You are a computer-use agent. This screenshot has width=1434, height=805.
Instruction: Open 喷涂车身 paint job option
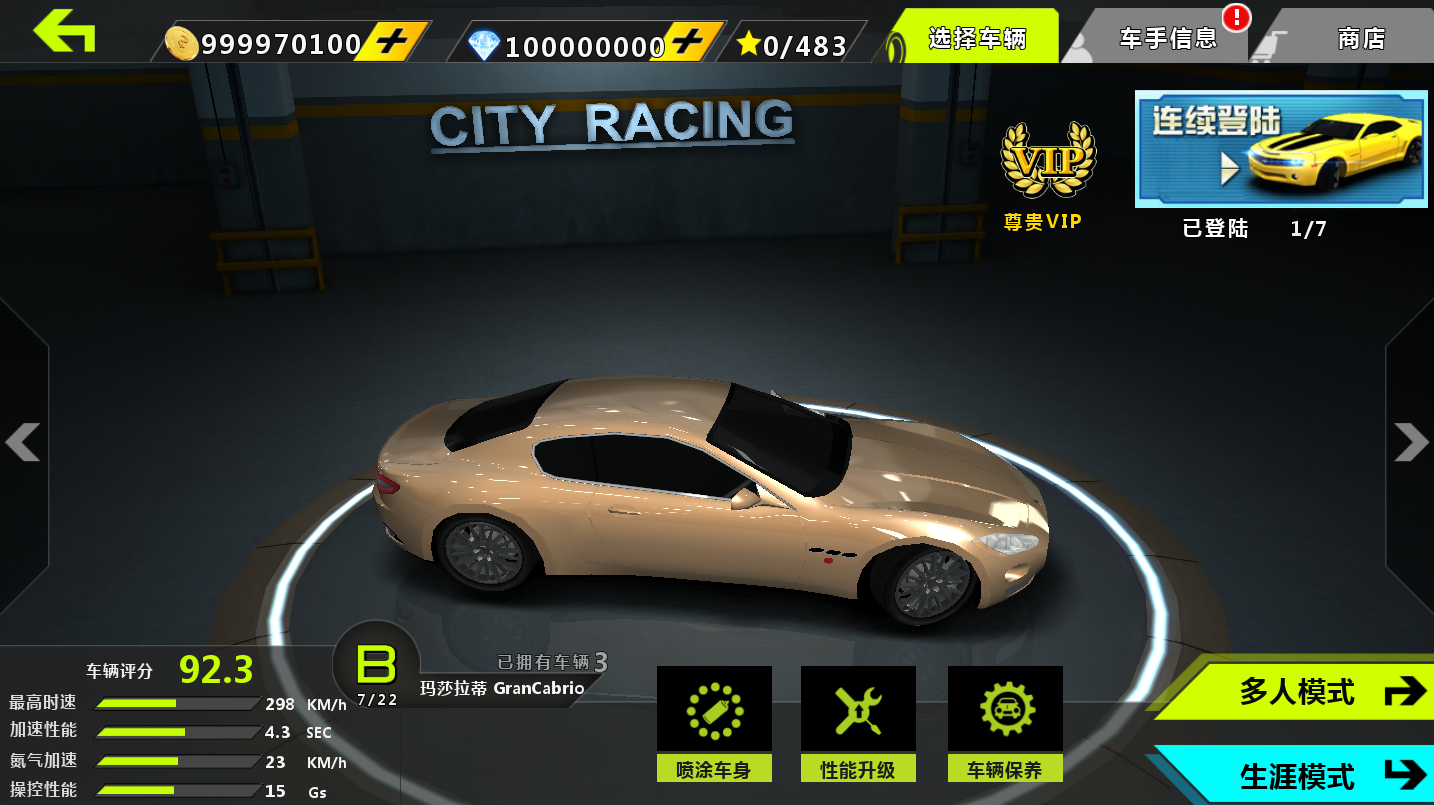coord(714,723)
